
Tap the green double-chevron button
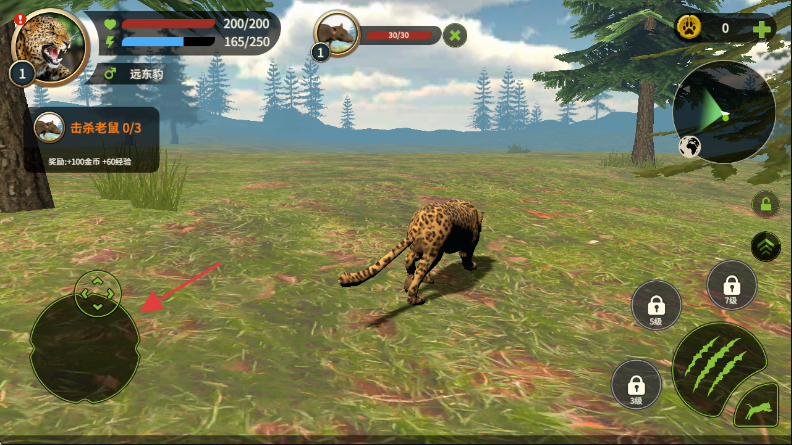tap(766, 245)
